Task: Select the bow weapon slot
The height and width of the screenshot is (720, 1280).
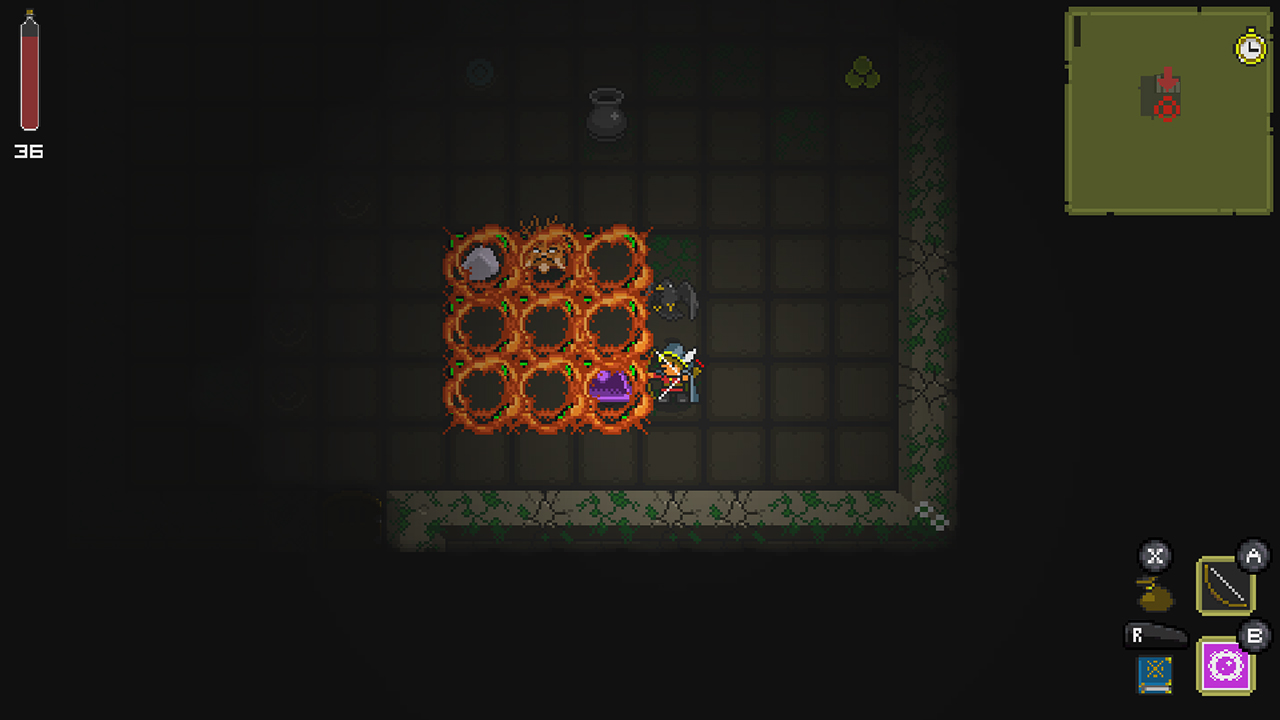Action: point(1224,586)
